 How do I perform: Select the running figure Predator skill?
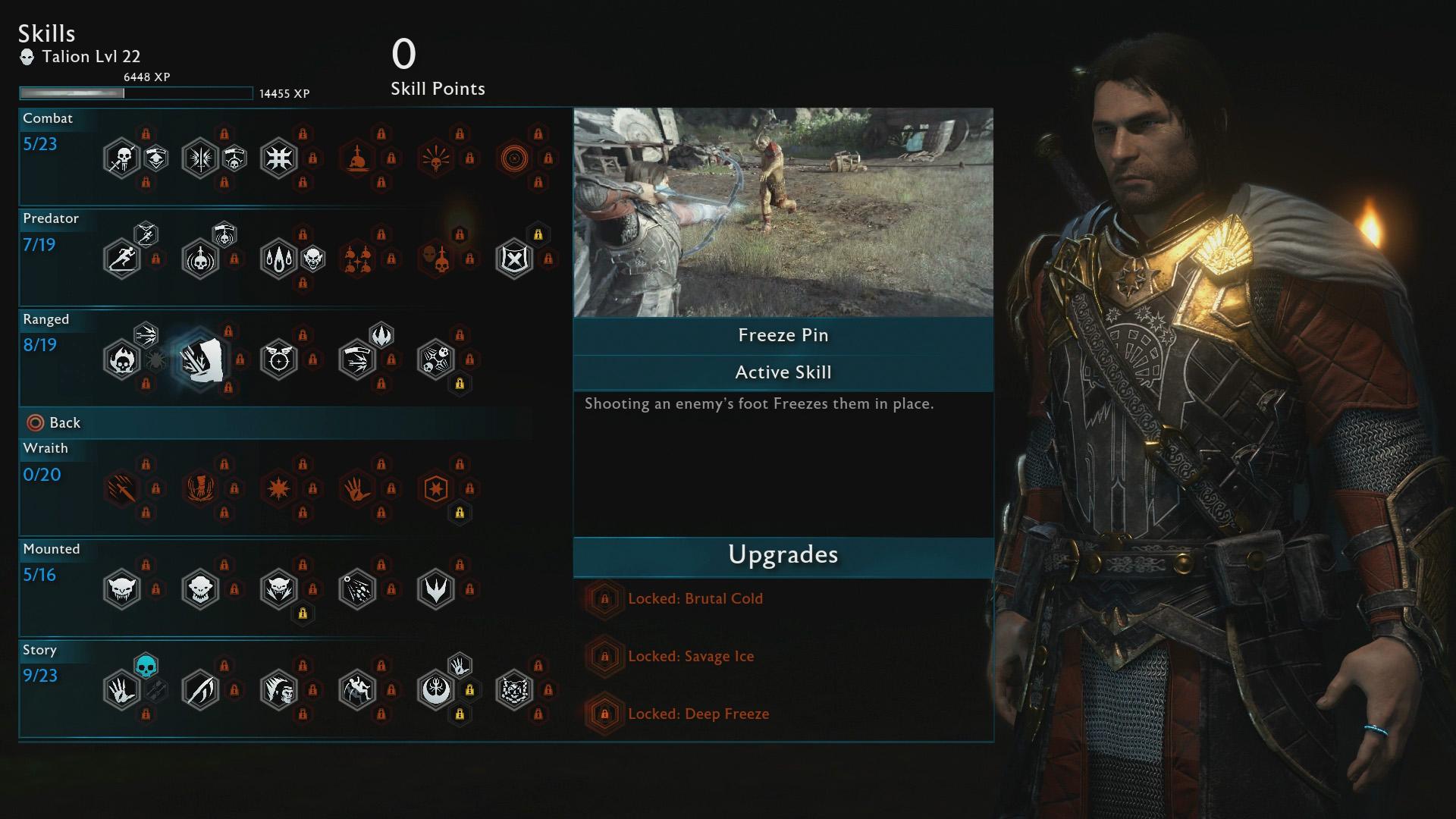coord(121,259)
